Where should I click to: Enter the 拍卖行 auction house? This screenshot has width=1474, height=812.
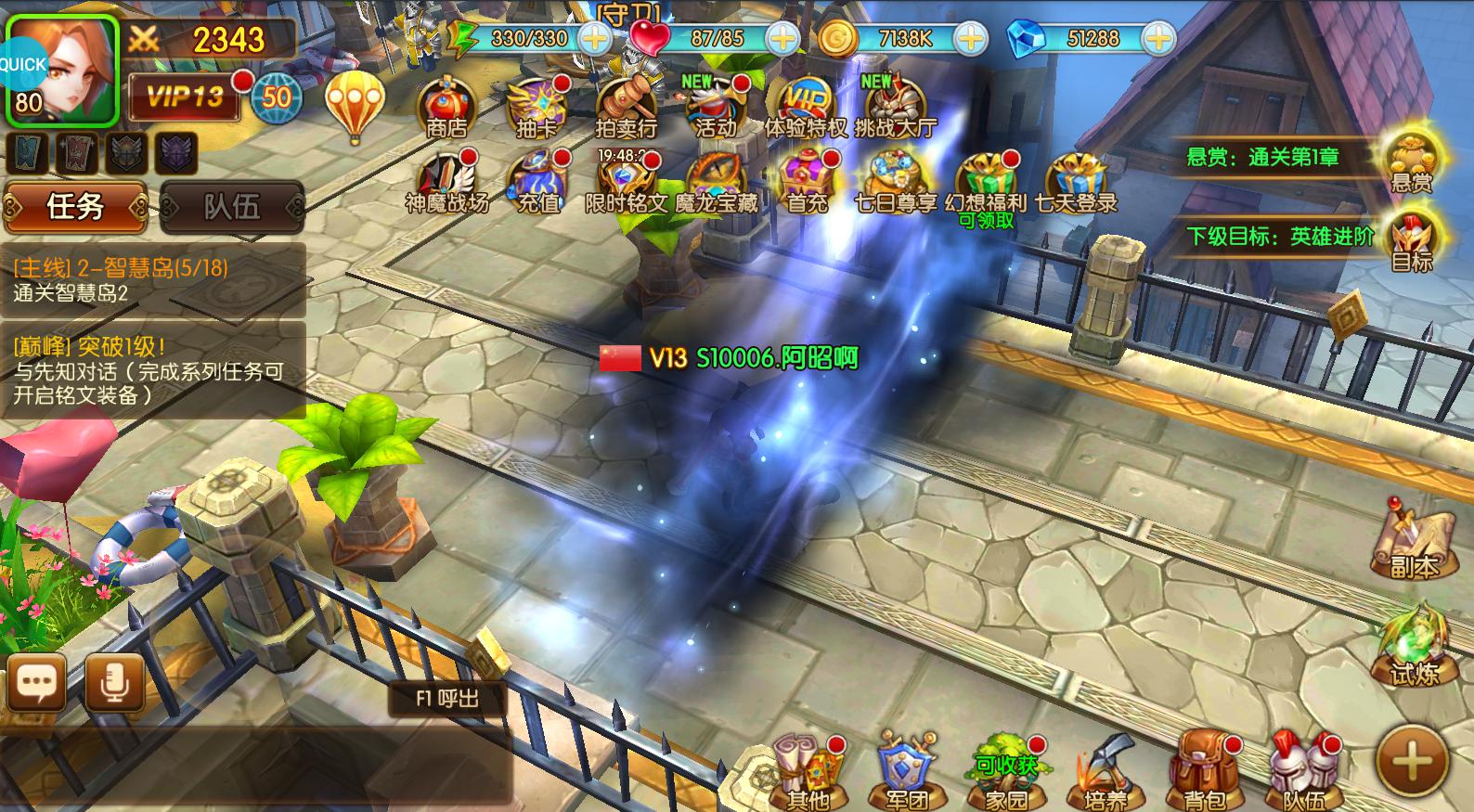626,107
